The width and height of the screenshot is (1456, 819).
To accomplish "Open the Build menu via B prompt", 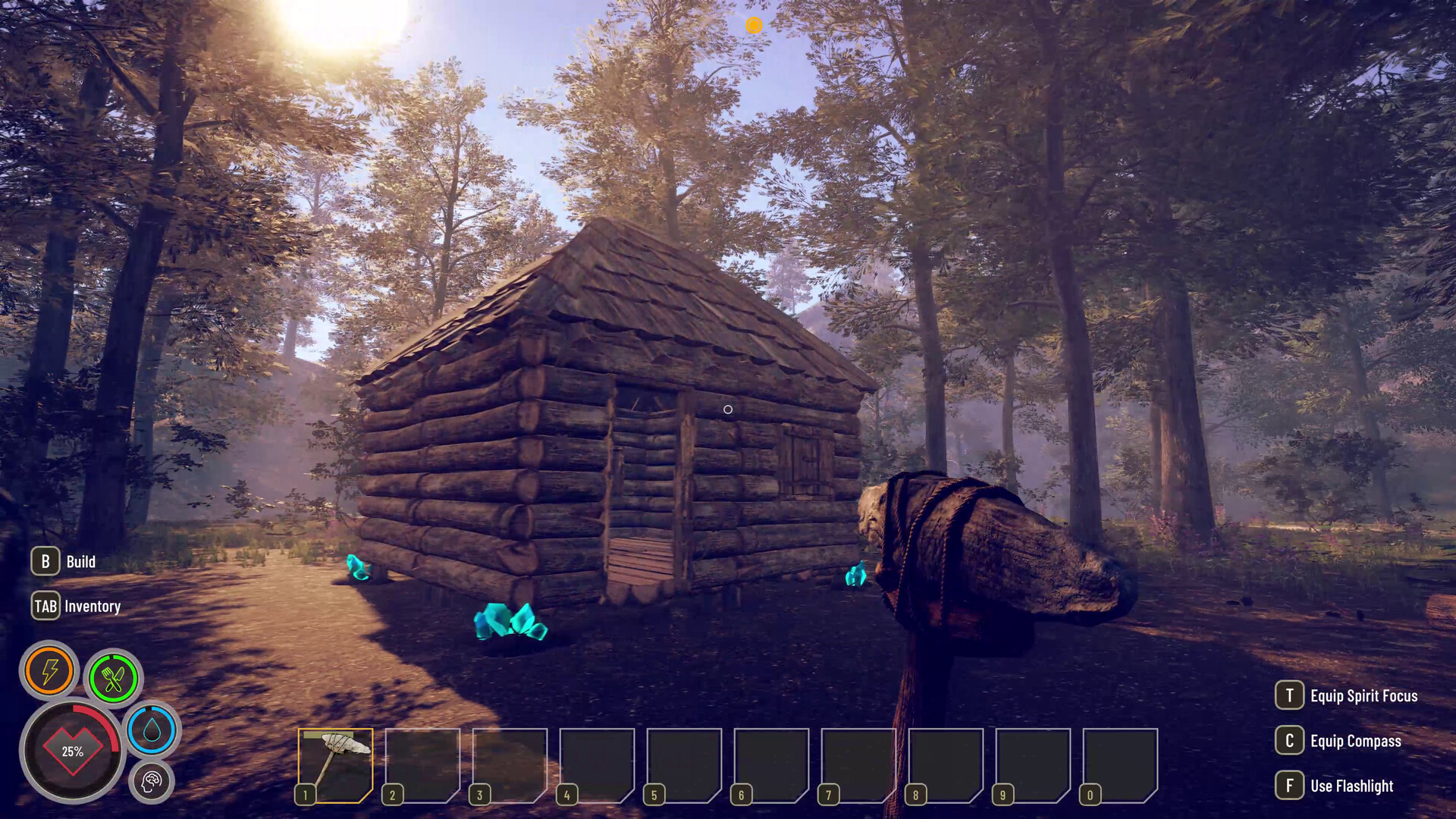I will (45, 561).
